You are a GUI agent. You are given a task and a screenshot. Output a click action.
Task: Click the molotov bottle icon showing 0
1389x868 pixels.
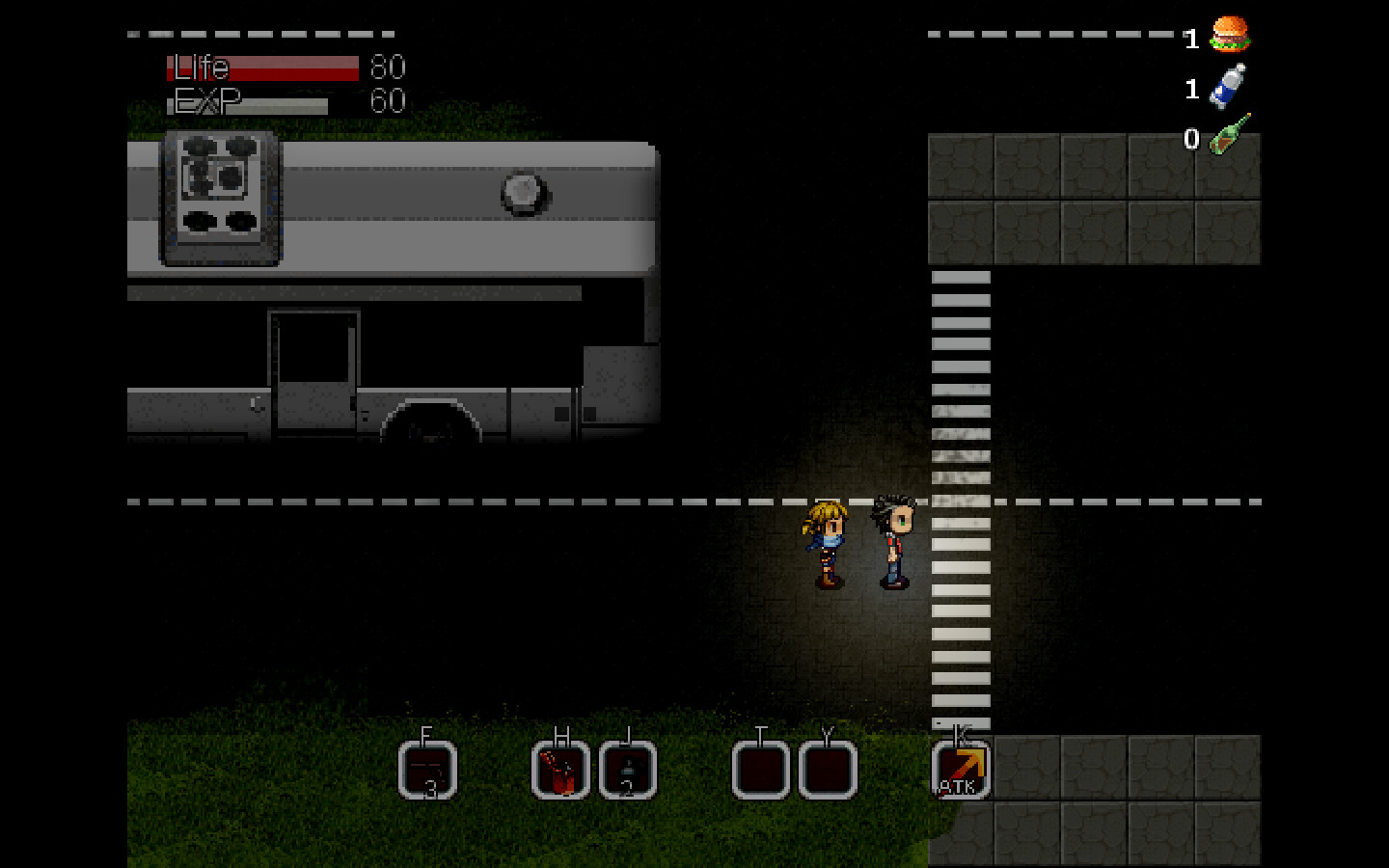(1227, 135)
